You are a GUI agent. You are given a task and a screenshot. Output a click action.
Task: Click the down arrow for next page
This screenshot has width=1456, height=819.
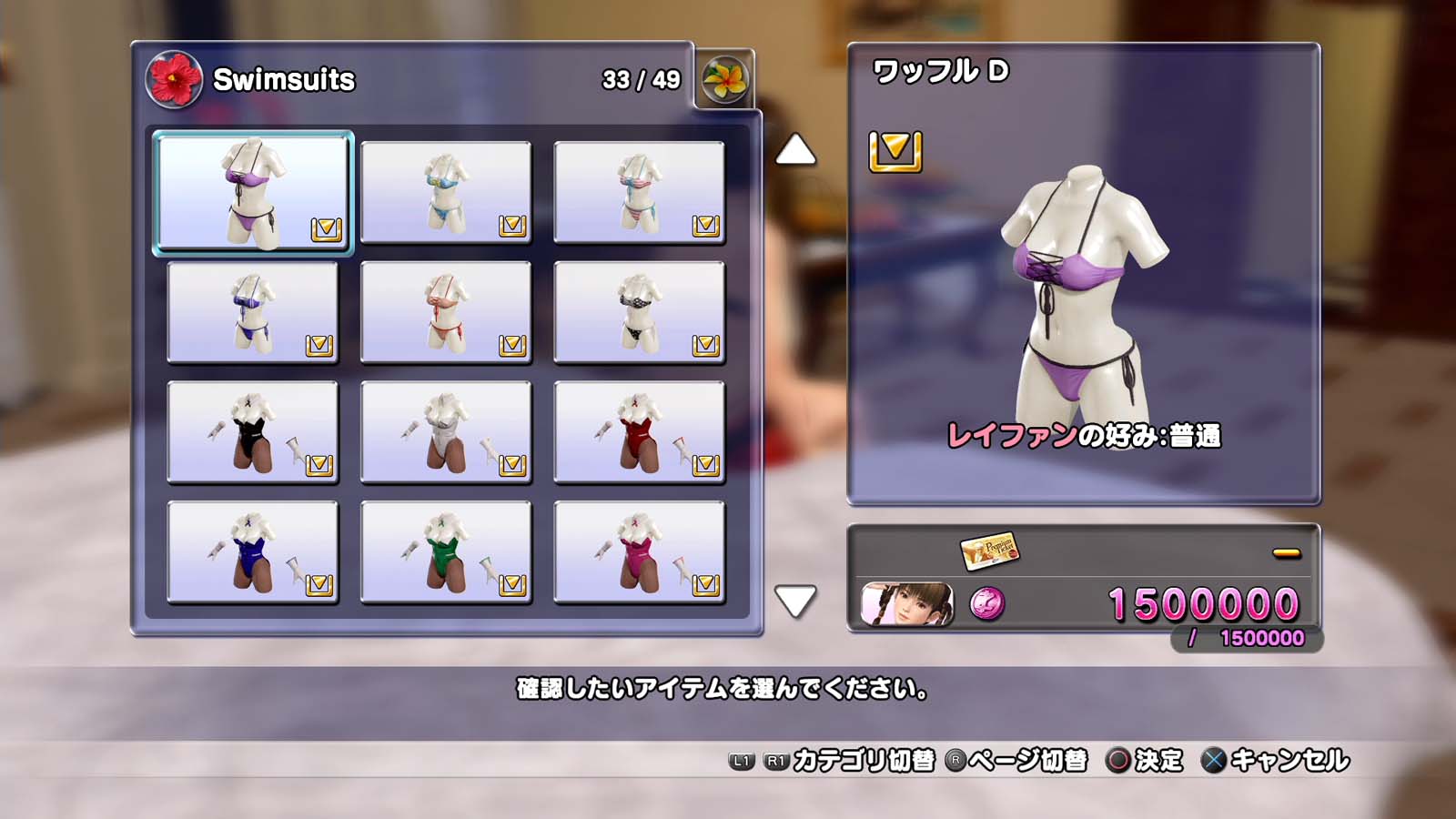click(795, 601)
